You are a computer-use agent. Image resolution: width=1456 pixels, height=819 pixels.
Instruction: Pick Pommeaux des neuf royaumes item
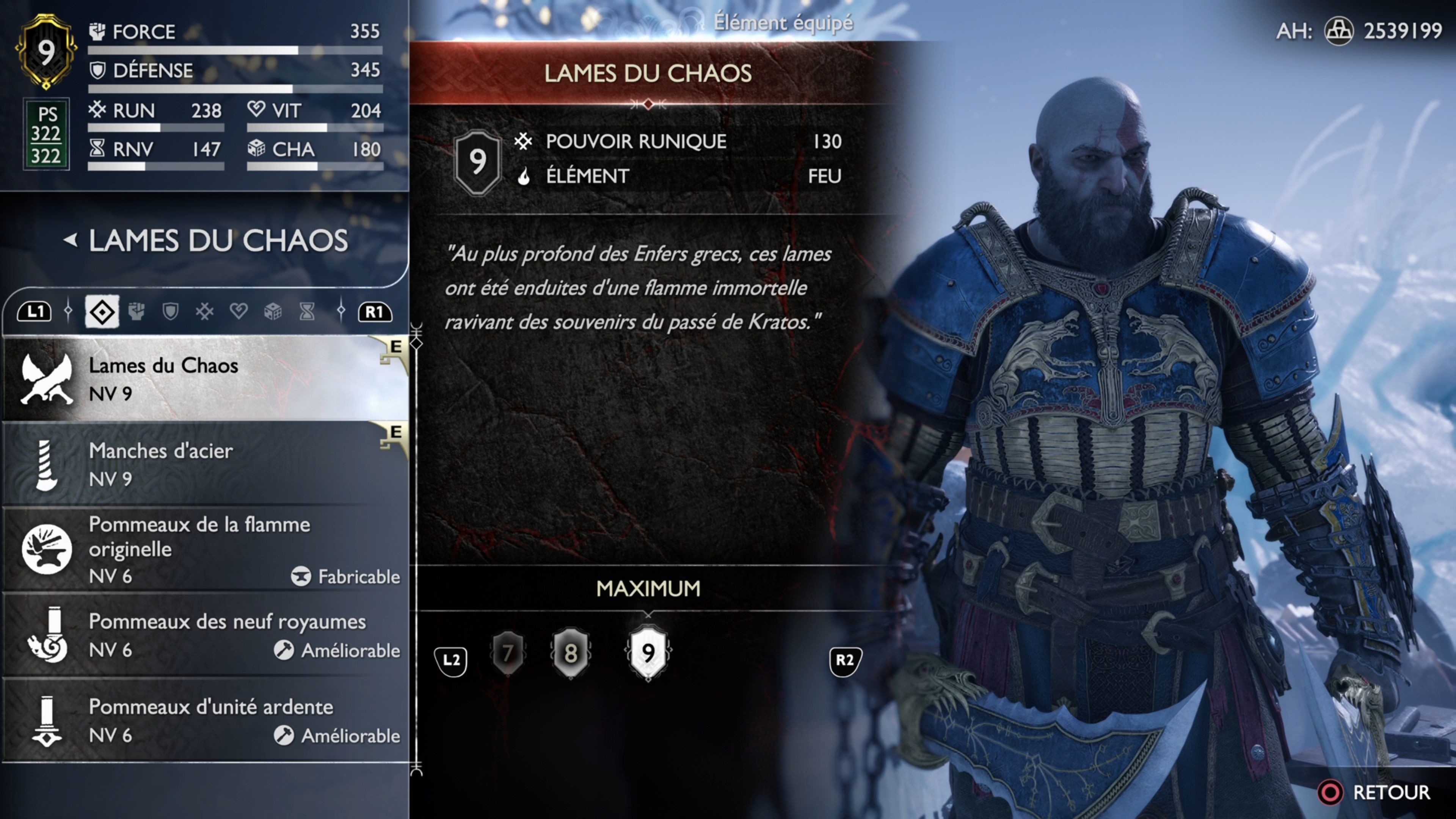pos(204,635)
